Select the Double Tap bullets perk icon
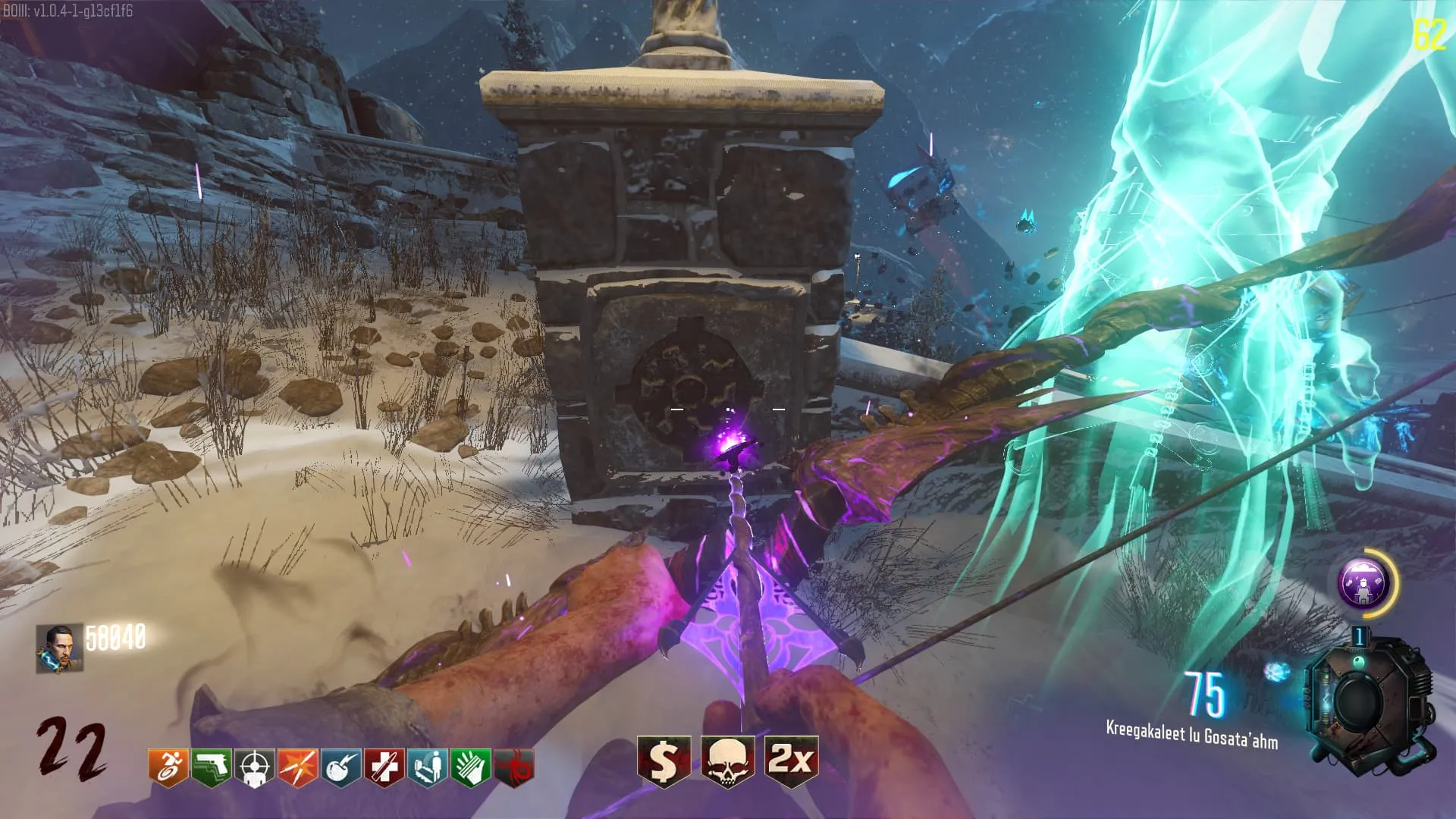The height and width of the screenshot is (819, 1456). [x=297, y=767]
